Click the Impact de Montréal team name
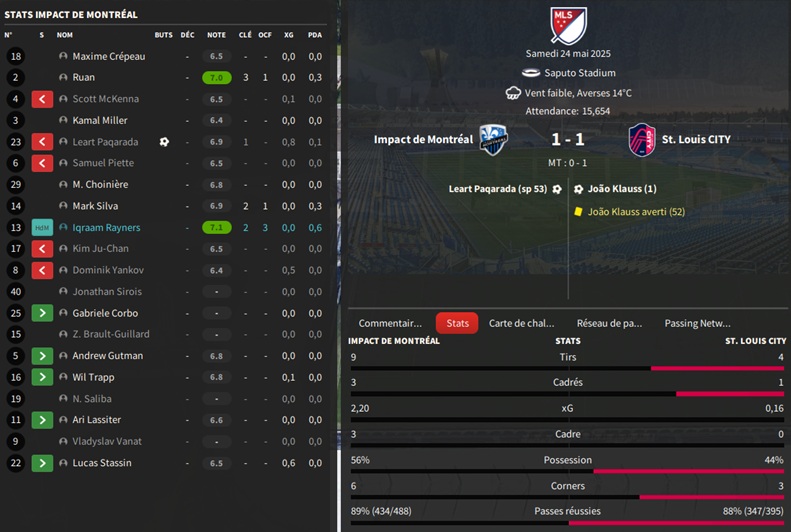 click(x=423, y=139)
